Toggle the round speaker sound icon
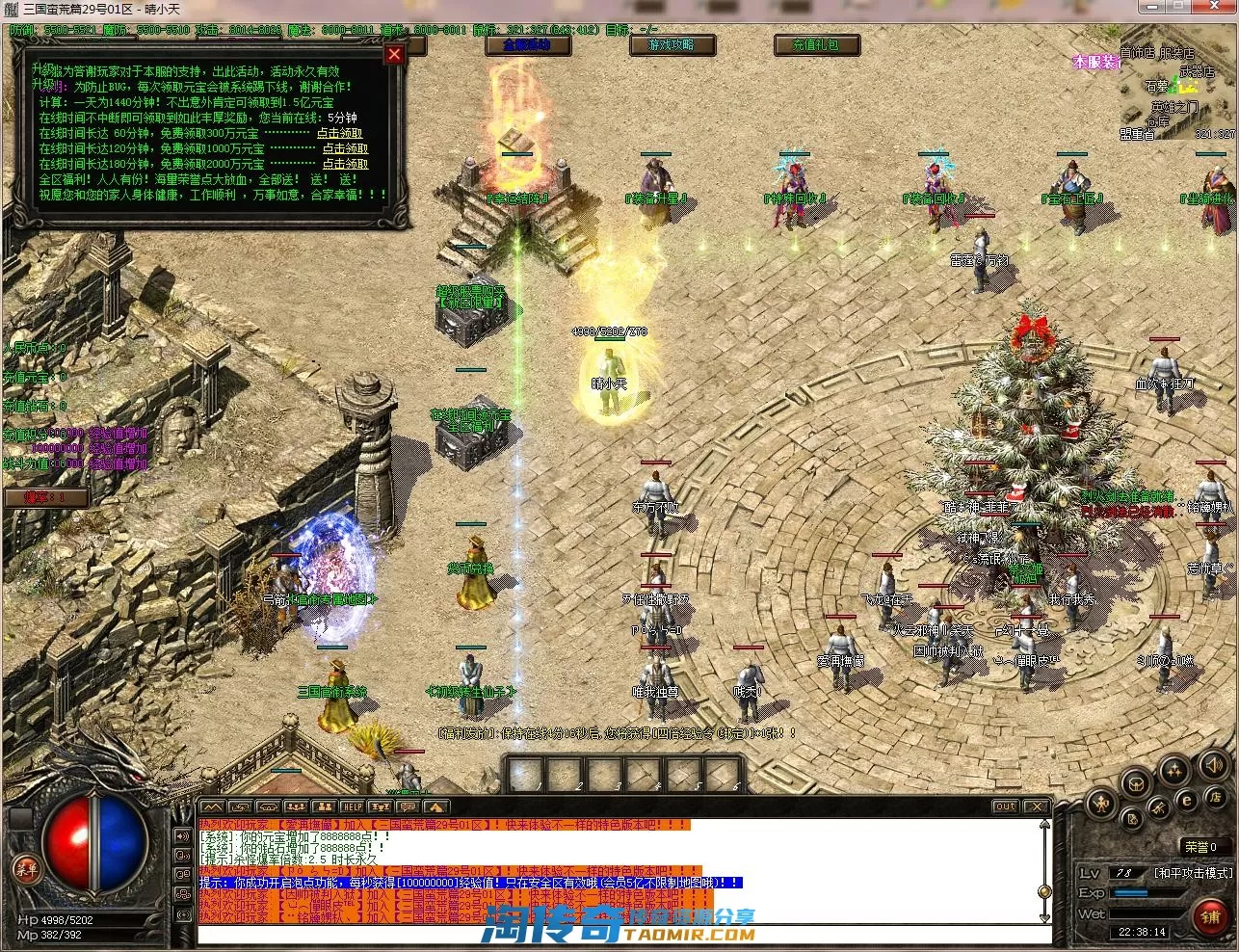Screen dimensions: 1239x952 (x=1212, y=766)
